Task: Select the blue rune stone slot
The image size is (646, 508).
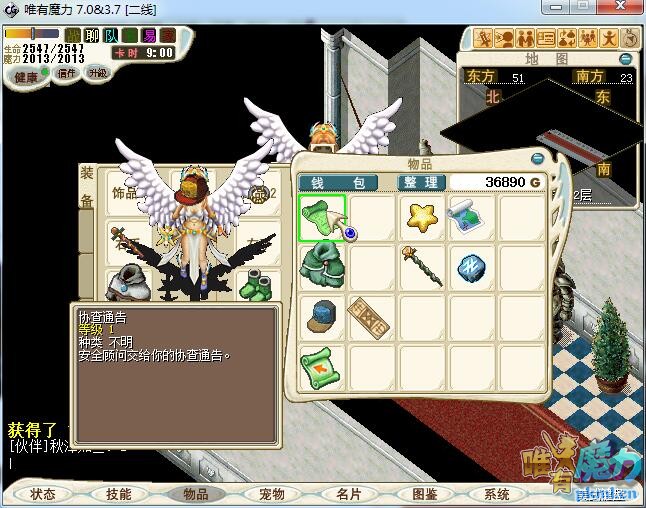Action: pos(469,265)
